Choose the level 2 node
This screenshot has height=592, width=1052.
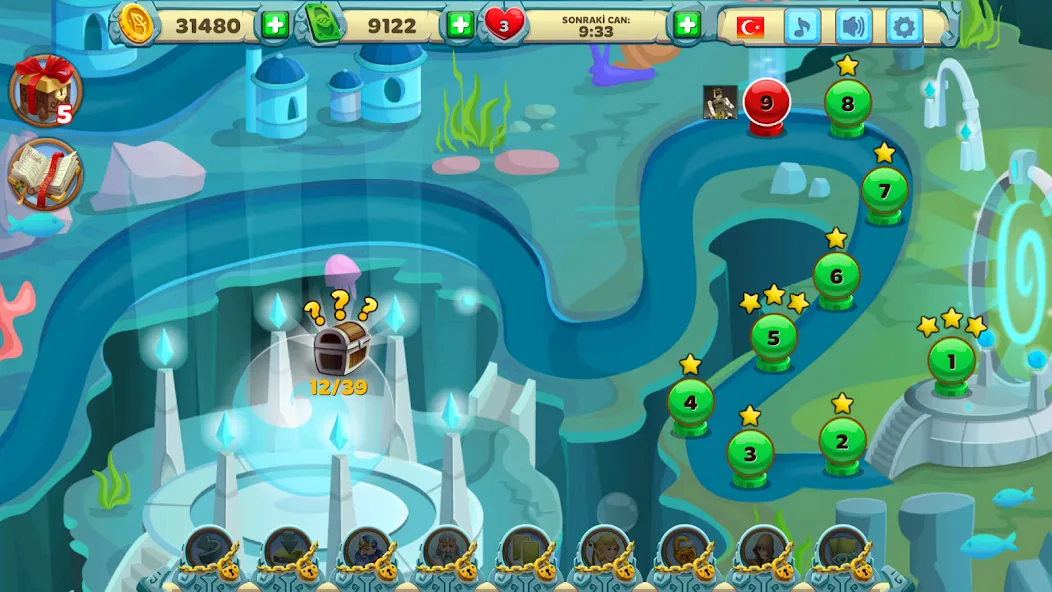click(x=842, y=442)
